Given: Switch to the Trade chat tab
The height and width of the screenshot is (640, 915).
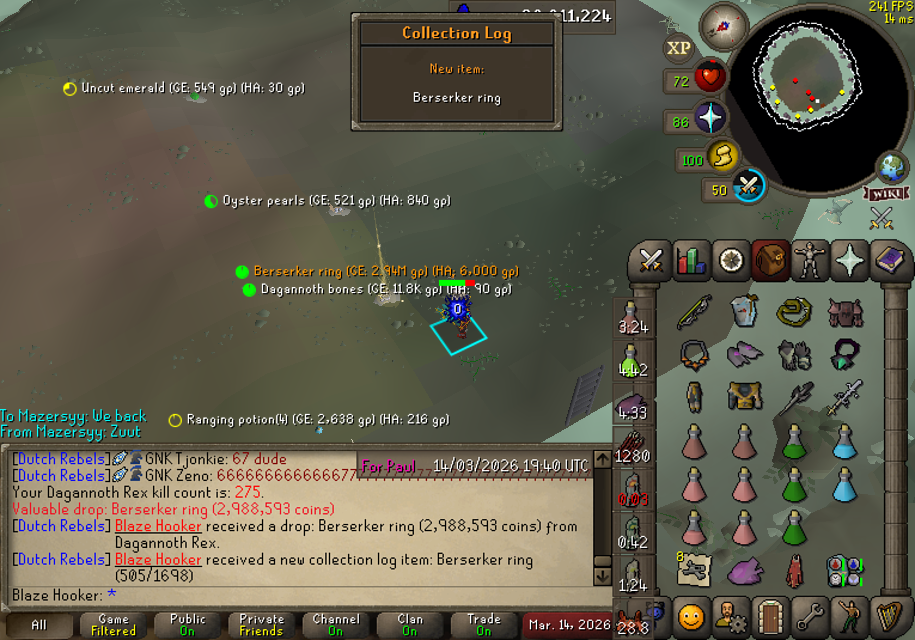Looking at the screenshot, I should (484, 626).
